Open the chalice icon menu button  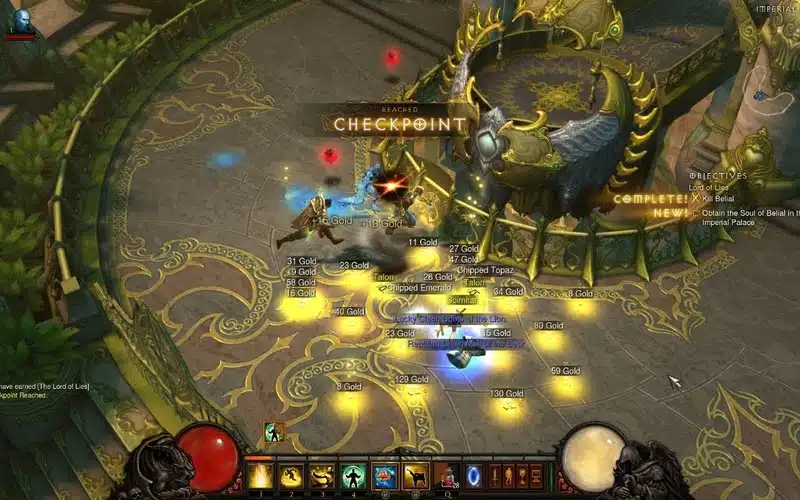pyautogui.click(x=523, y=474)
